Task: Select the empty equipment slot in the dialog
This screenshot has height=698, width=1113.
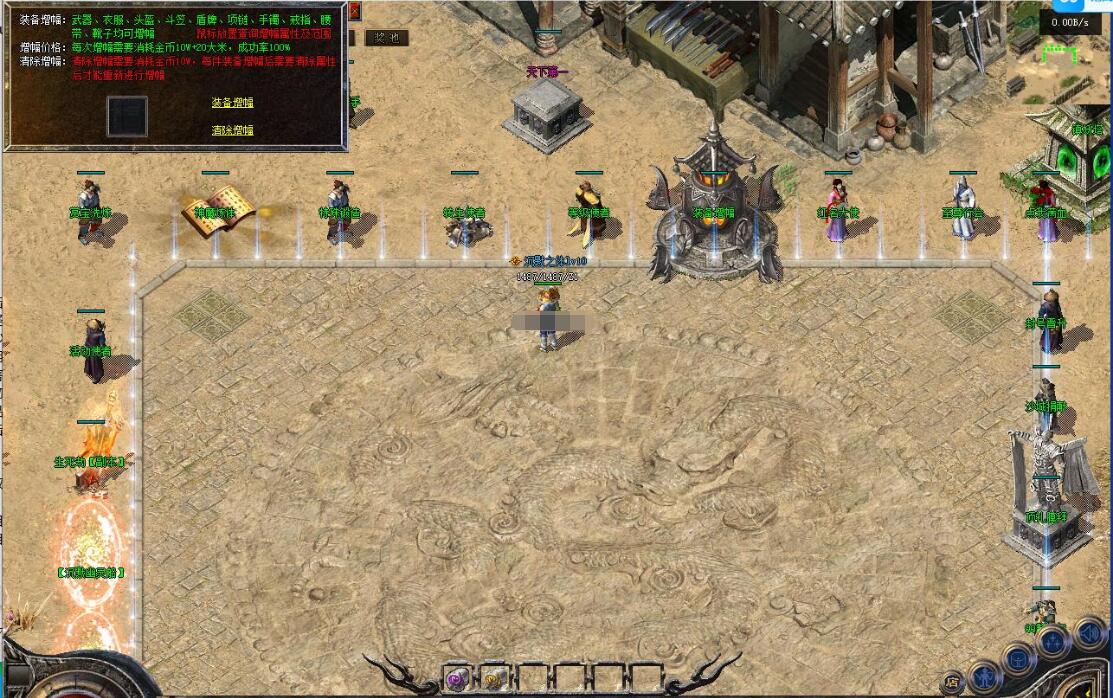Action: (x=127, y=116)
